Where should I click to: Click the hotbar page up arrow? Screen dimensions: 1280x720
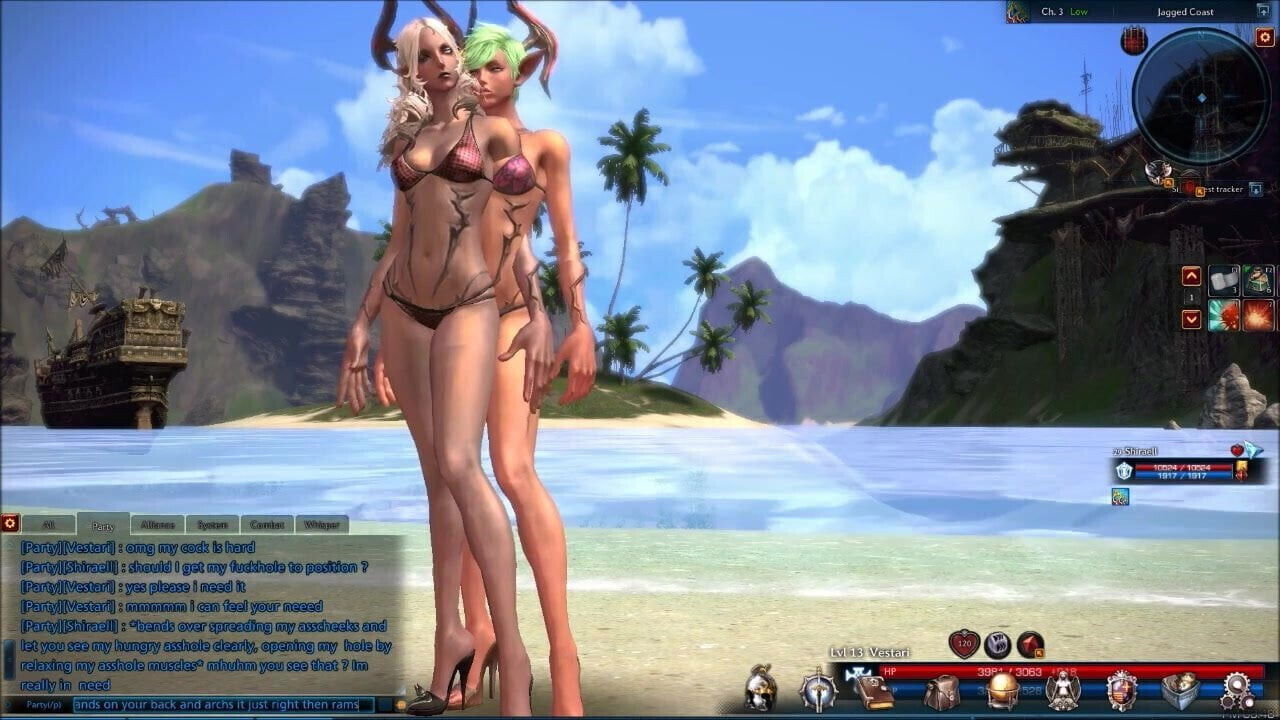(1192, 276)
